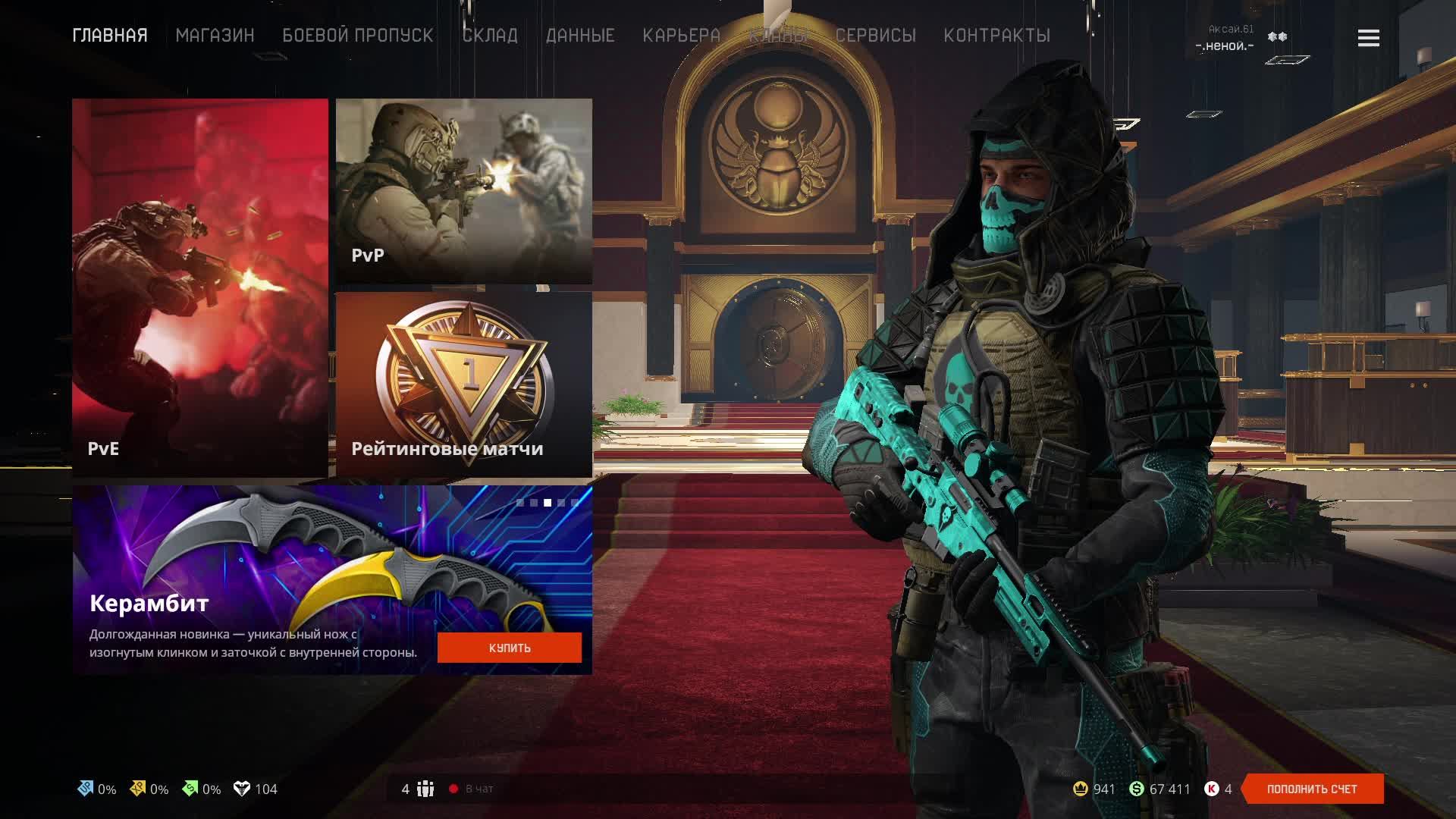Switch to the Сервисы tab
This screenshot has width=1456, height=819.
click(876, 36)
